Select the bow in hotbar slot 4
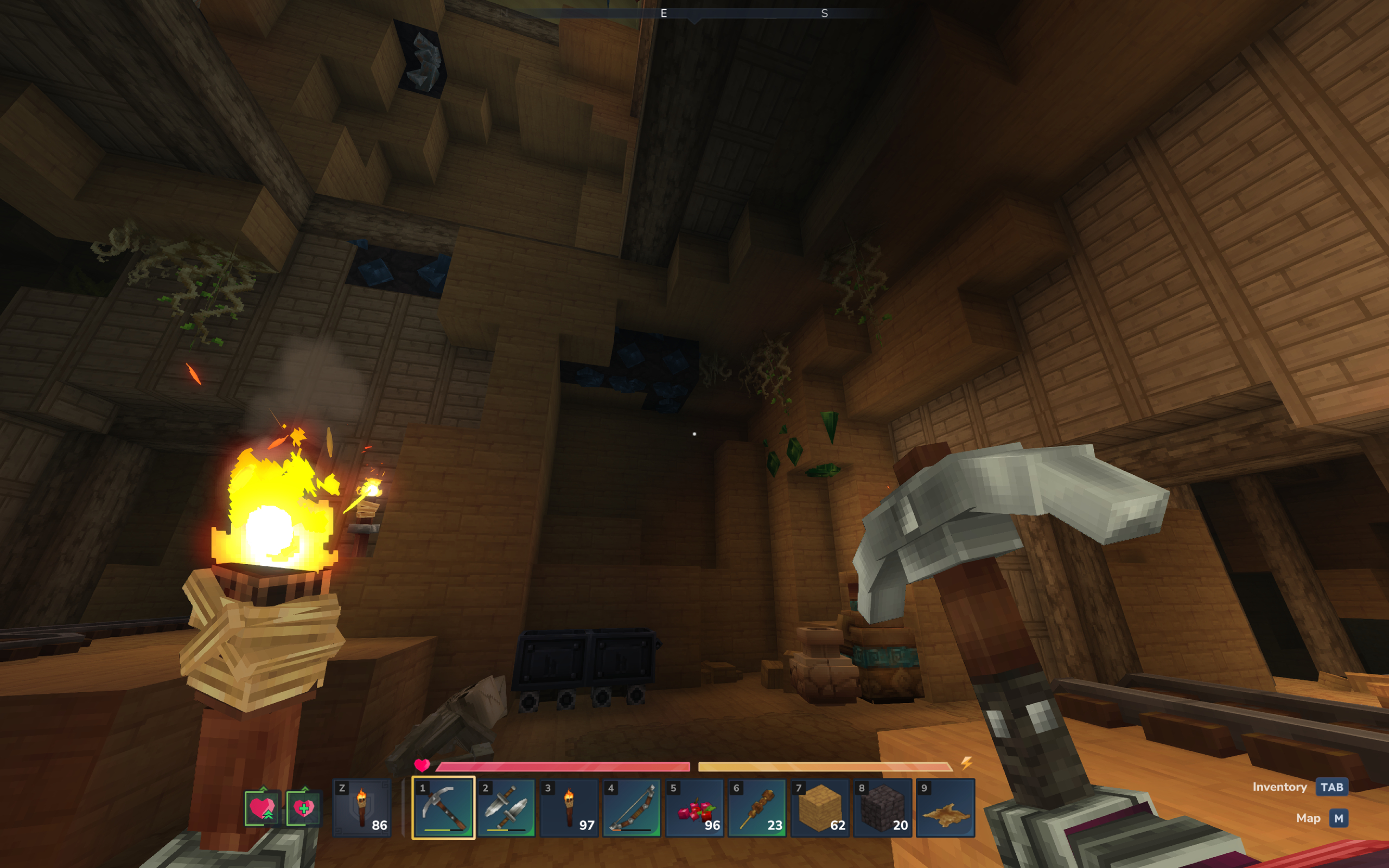 coord(634,809)
